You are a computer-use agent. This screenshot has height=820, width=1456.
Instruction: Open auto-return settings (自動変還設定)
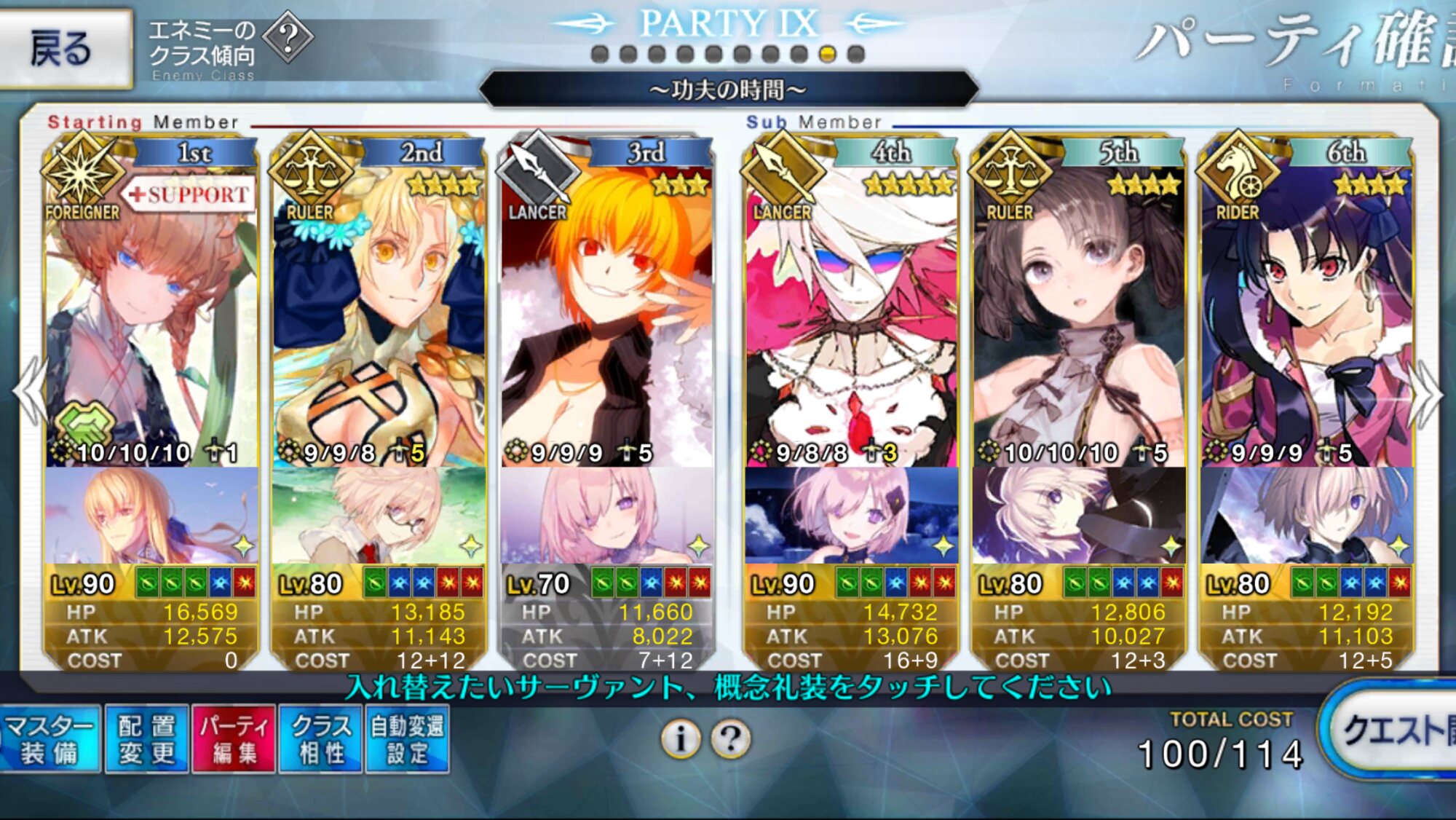[407, 739]
